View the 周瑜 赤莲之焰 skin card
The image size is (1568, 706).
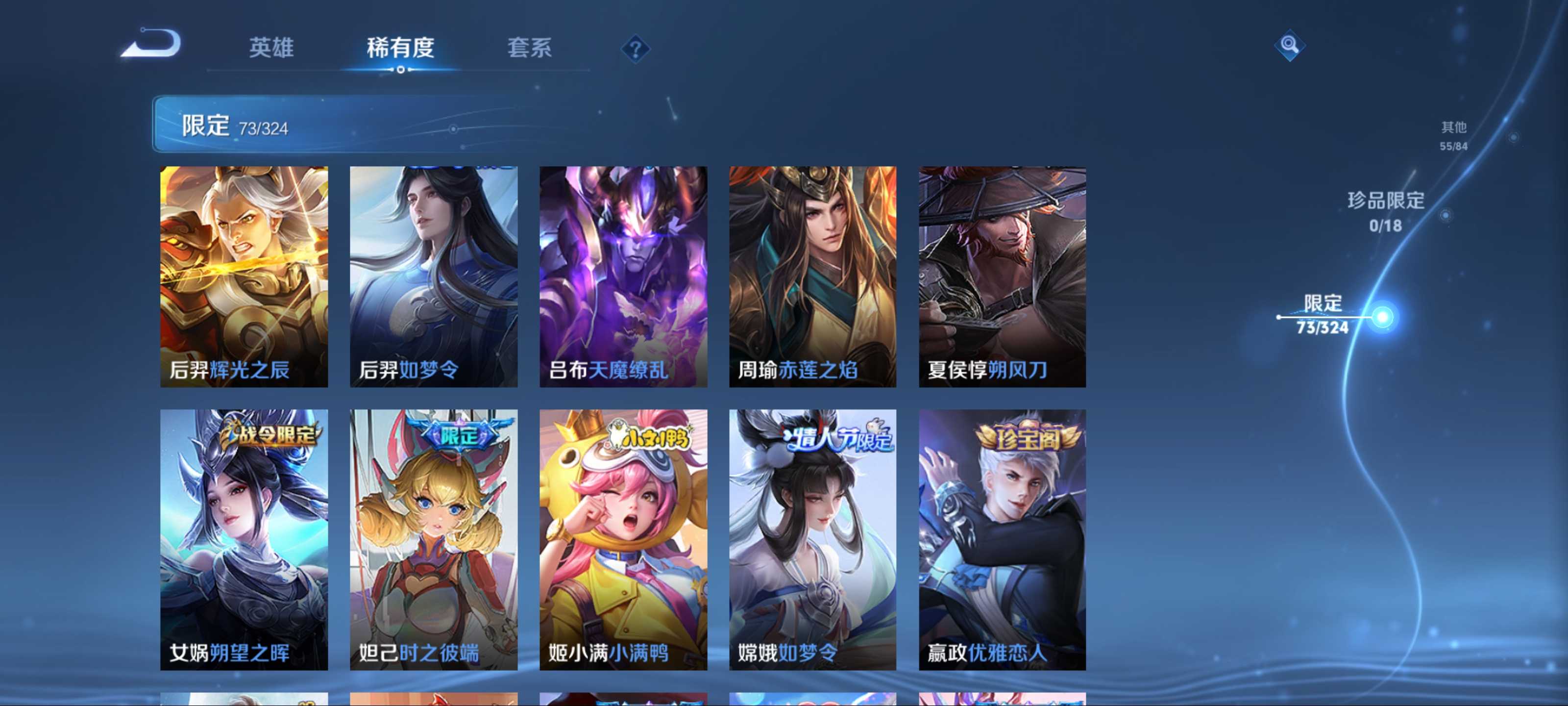point(812,277)
